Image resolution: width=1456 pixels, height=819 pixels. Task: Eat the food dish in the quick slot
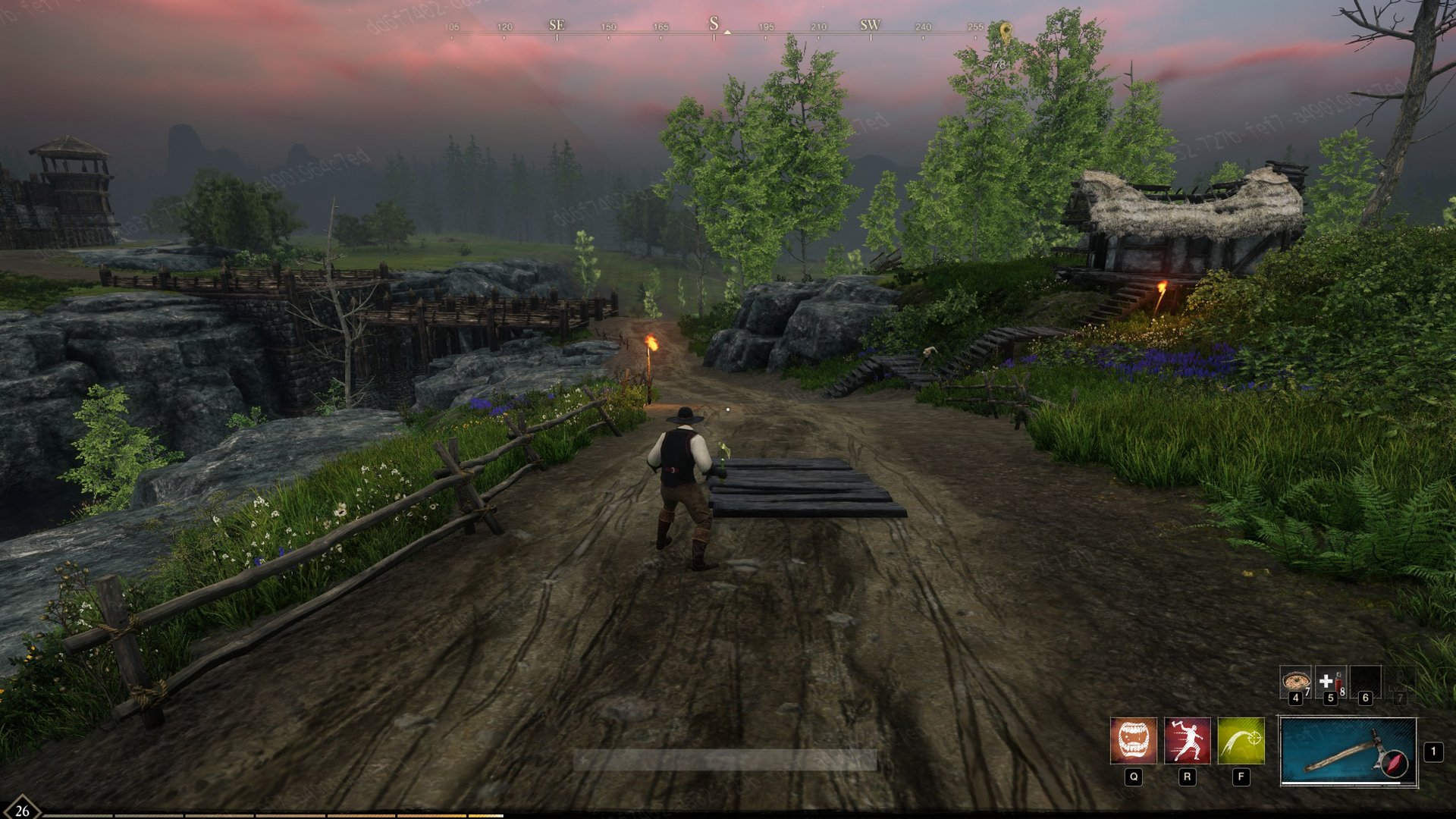[1294, 682]
